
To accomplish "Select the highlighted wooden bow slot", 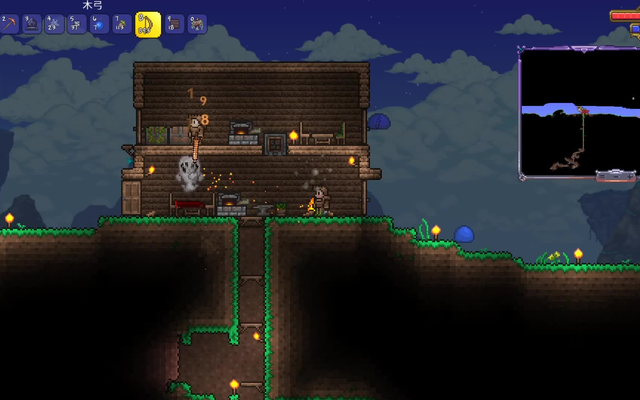I will (148, 24).
